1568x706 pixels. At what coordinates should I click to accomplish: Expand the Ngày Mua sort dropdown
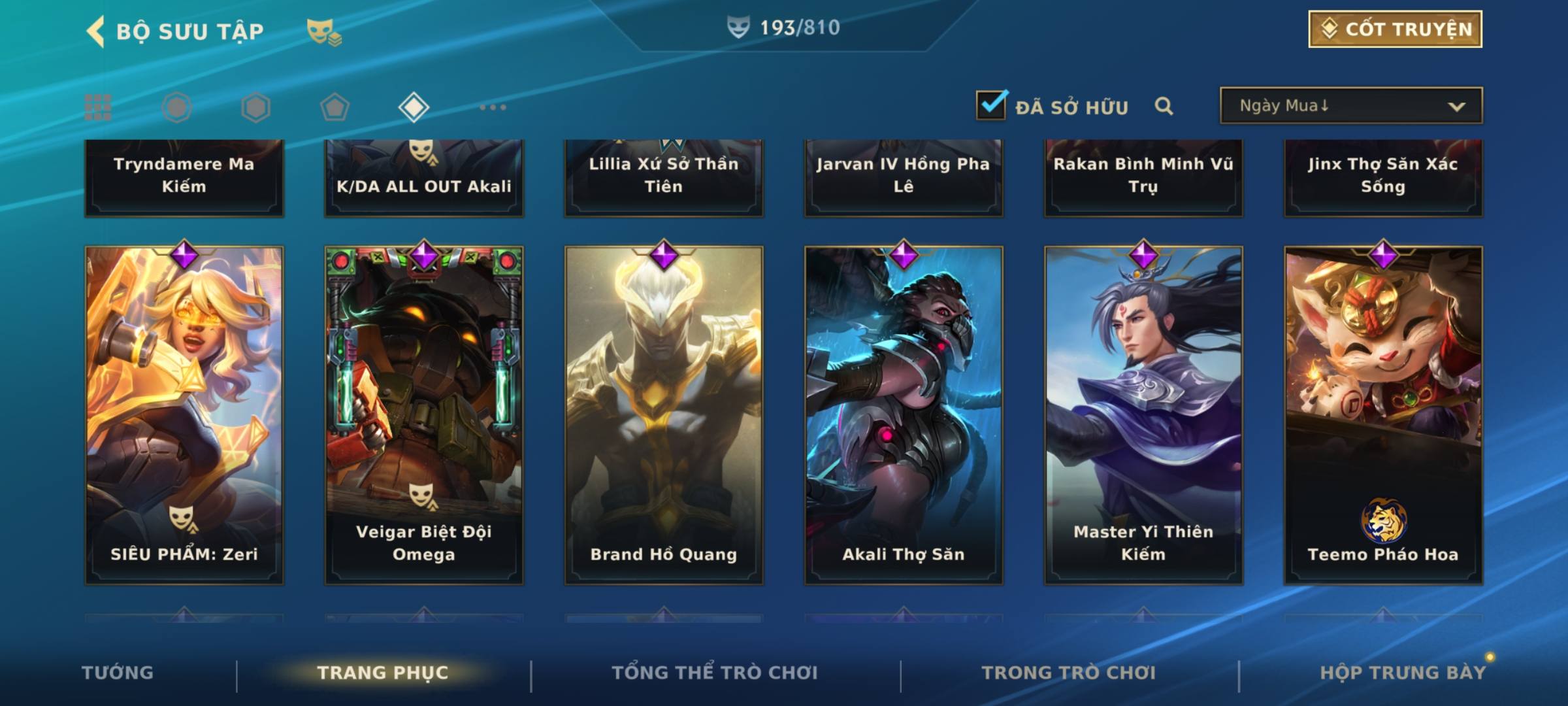click(x=1350, y=106)
